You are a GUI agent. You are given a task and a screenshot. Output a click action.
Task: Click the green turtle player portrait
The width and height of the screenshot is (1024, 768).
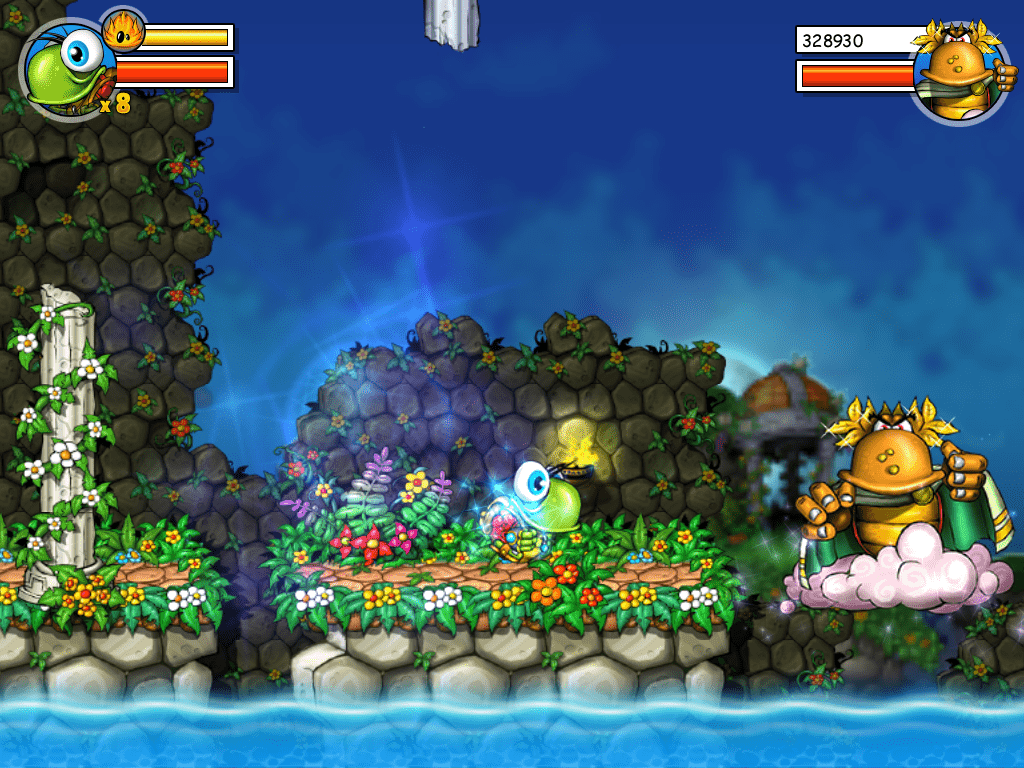pos(66,70)
